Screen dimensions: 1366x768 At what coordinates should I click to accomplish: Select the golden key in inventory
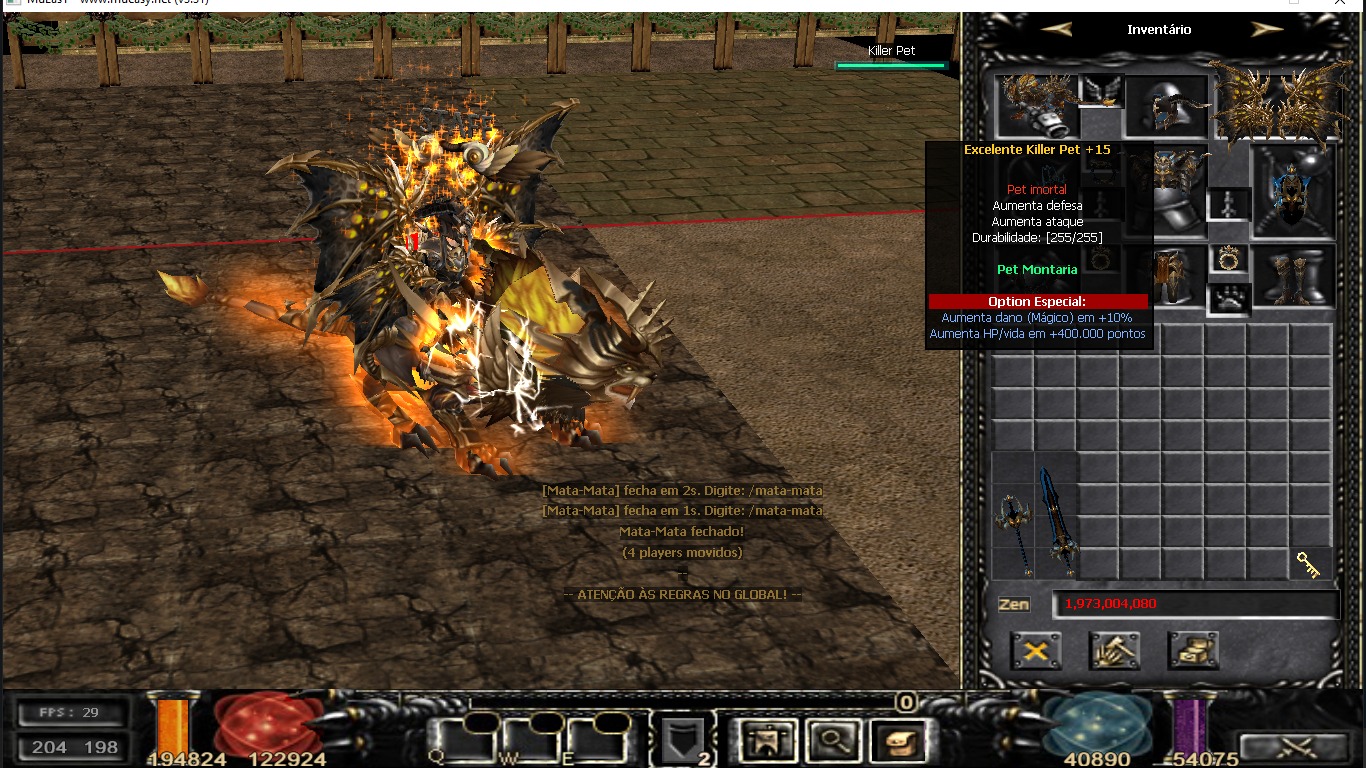pos(1308,565)
